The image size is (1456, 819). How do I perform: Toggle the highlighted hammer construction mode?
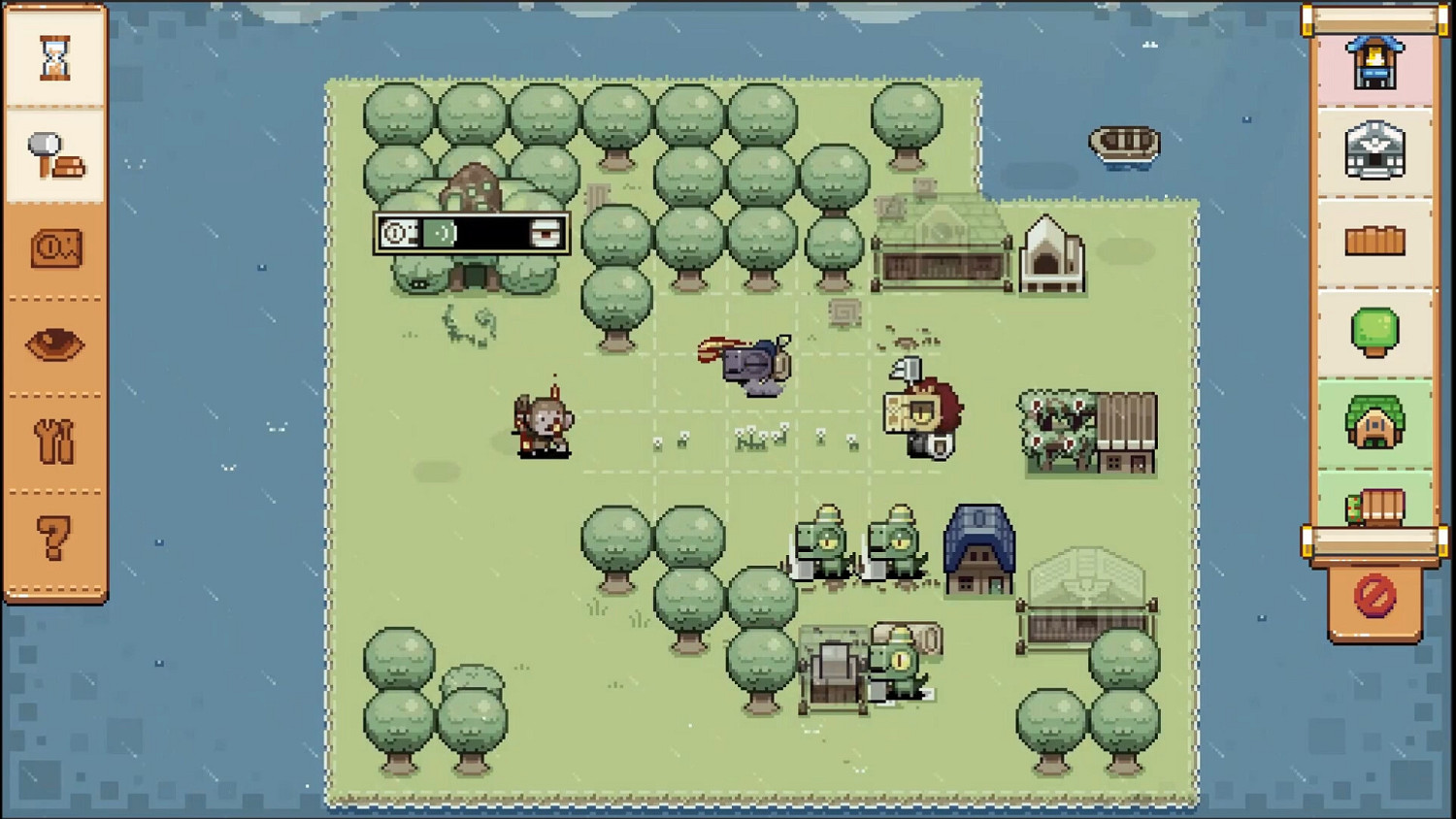(53, 155)
